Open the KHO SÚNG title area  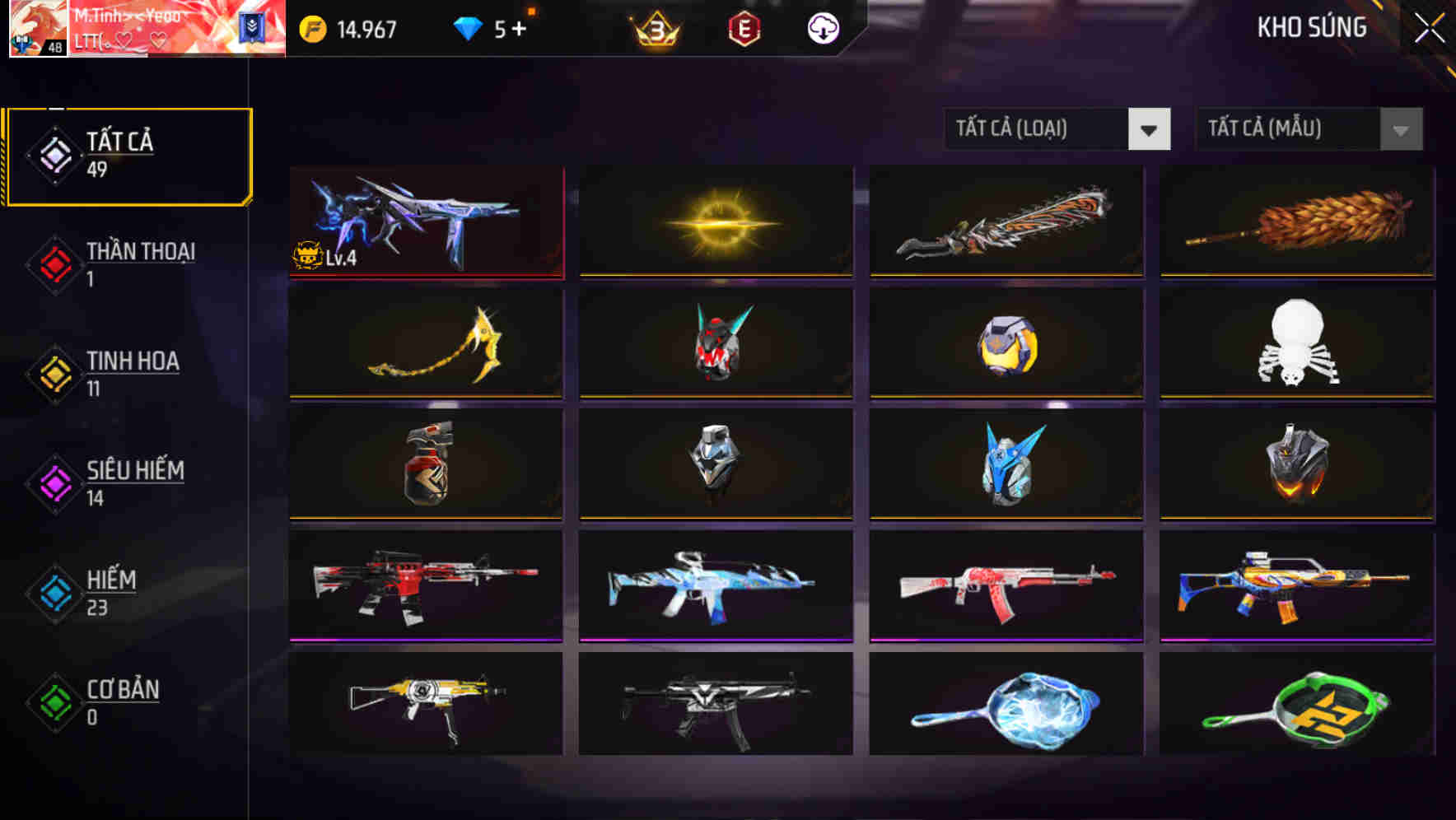click(x=1311, y=27)
